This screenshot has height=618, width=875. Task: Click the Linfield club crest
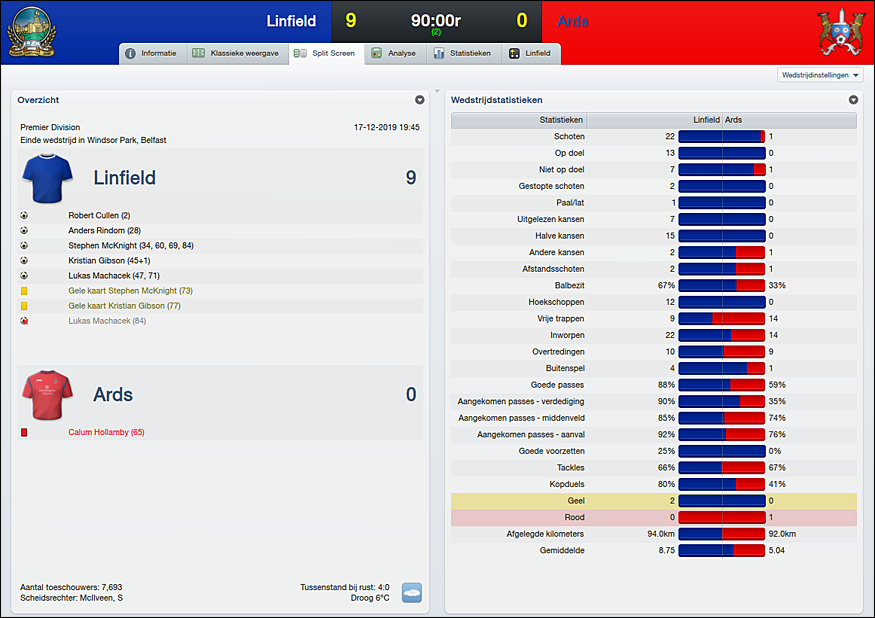click(x=30, y=32)
